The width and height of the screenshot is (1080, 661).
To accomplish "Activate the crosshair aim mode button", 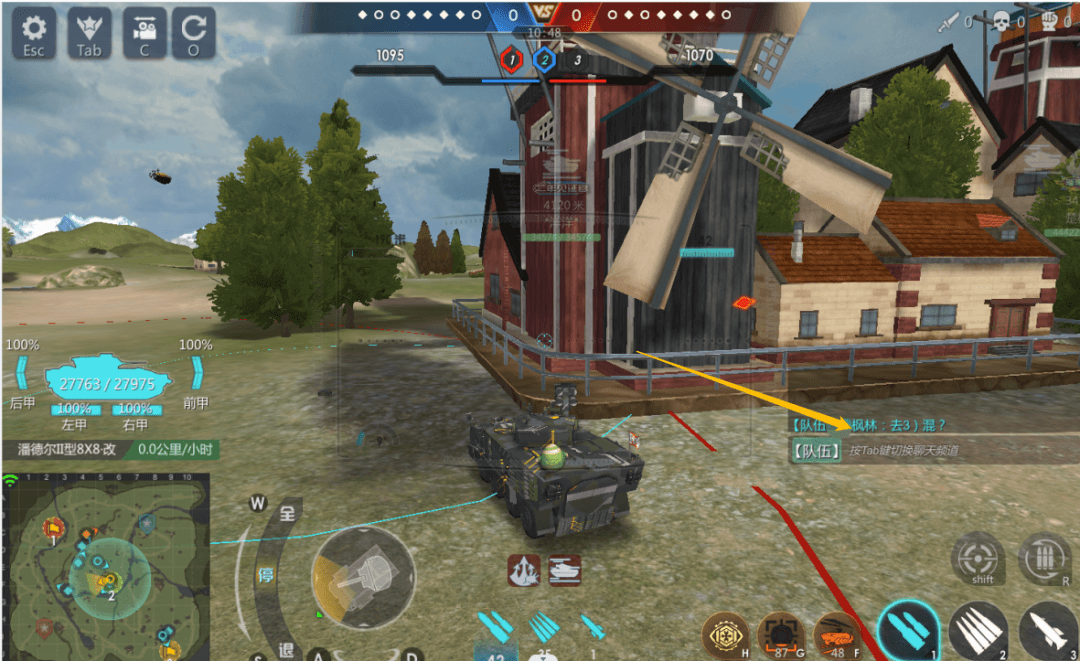I will [979, 558].
